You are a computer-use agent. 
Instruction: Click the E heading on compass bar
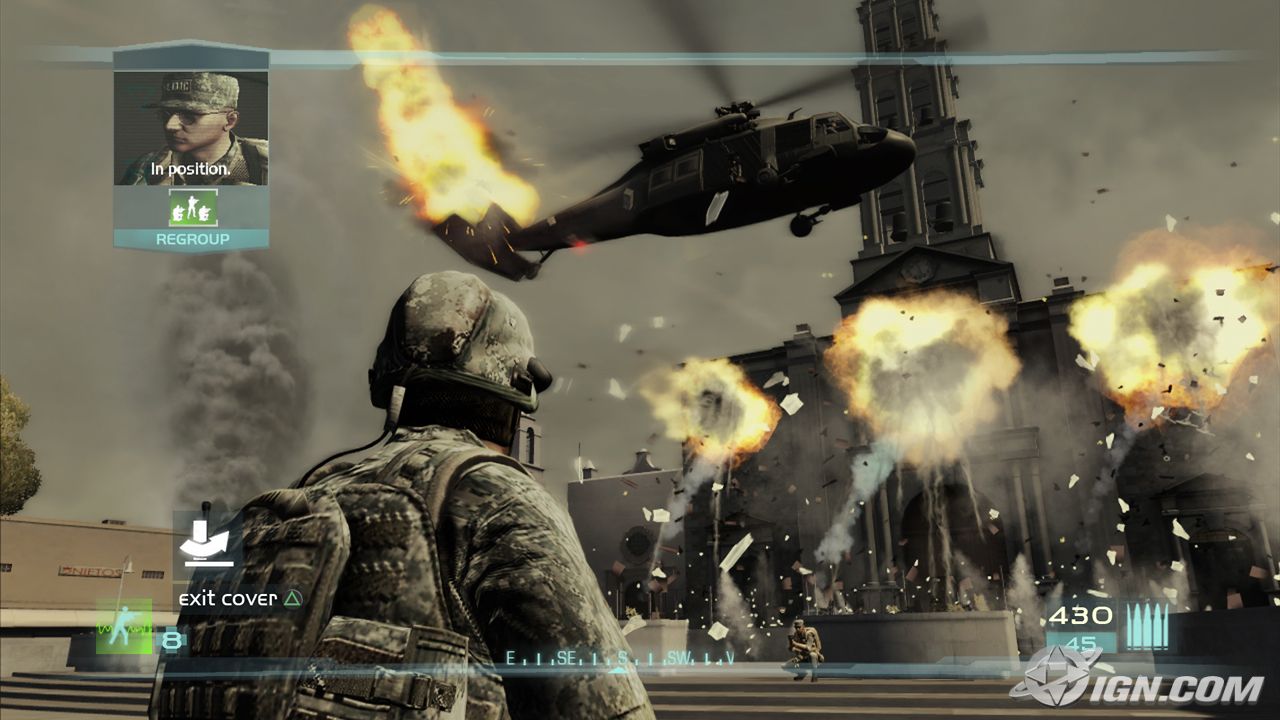(x=511, y=658)
